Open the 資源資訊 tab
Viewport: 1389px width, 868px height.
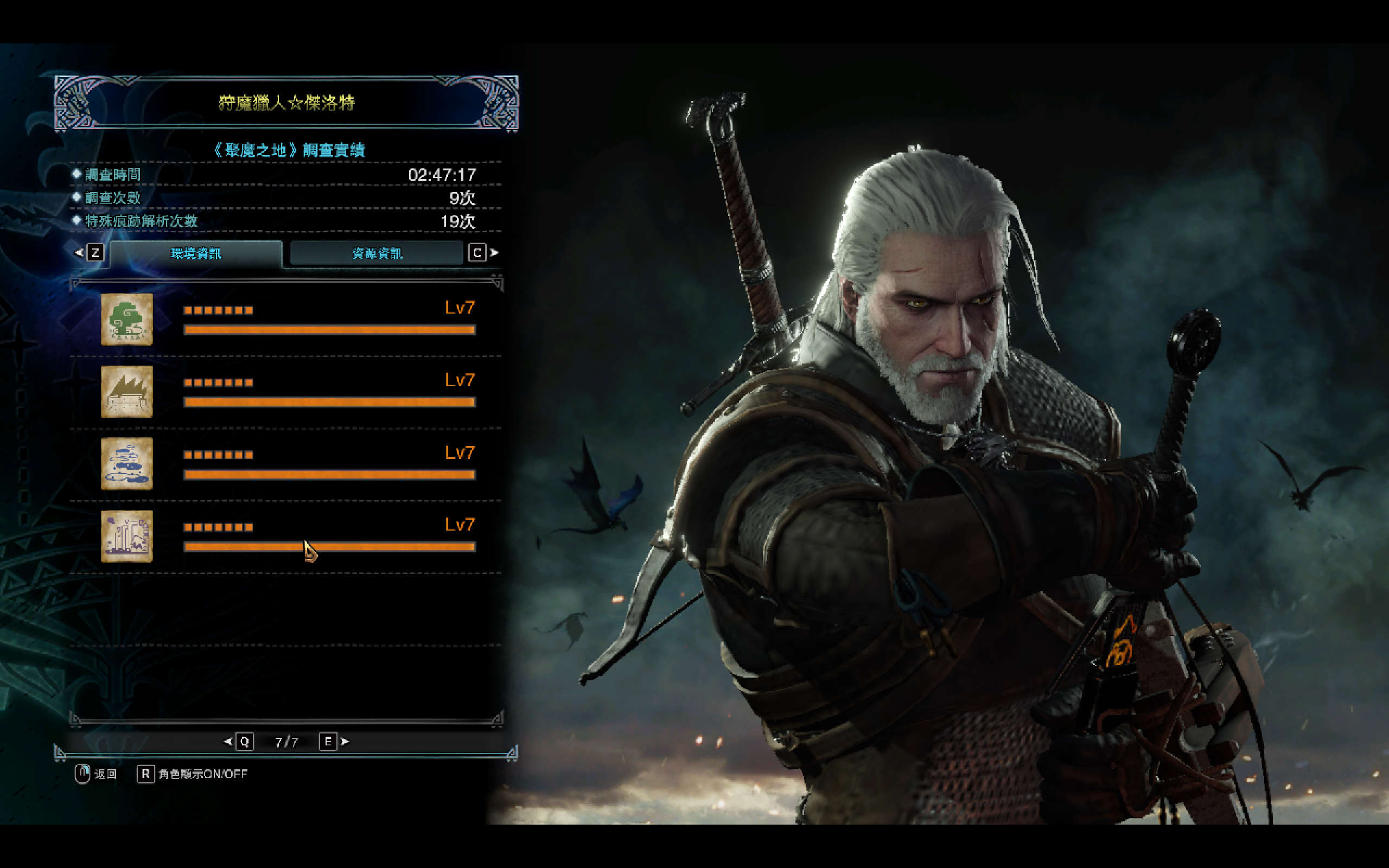377,253
